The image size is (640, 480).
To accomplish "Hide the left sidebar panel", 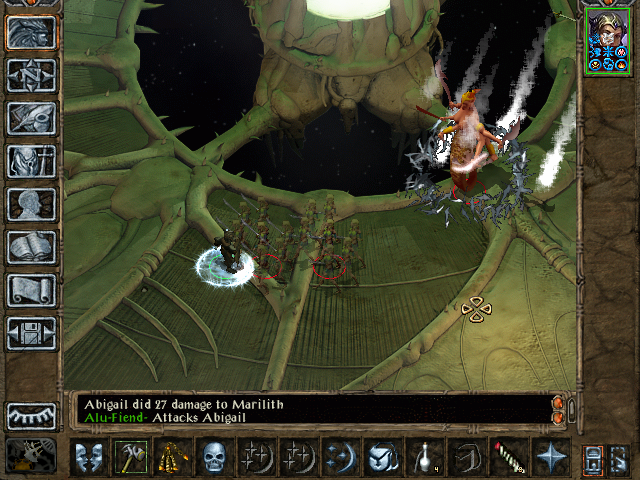I will 32,415.
